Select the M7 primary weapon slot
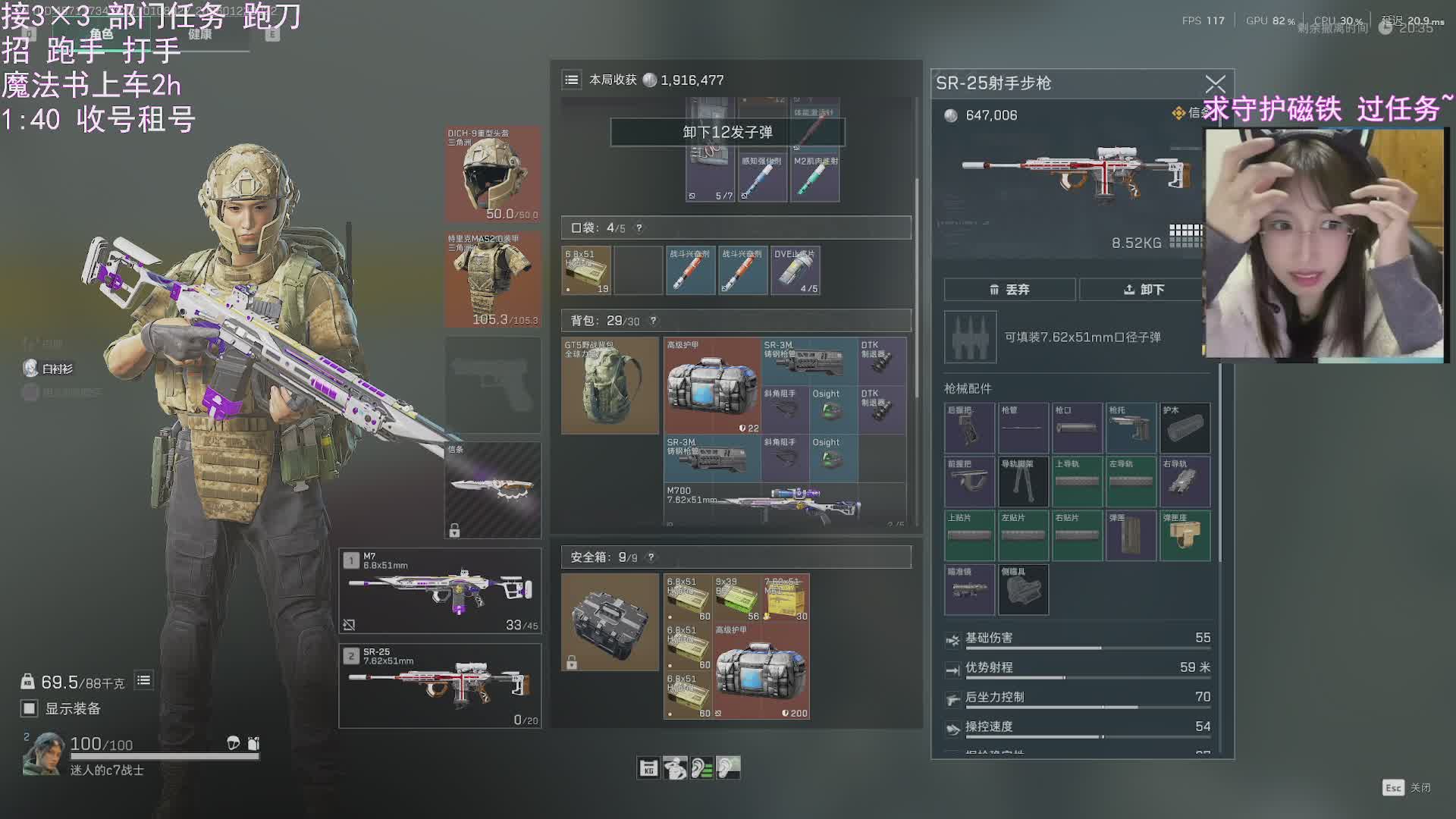Viewport: 1456px width, 819px height. coord(440,591)
